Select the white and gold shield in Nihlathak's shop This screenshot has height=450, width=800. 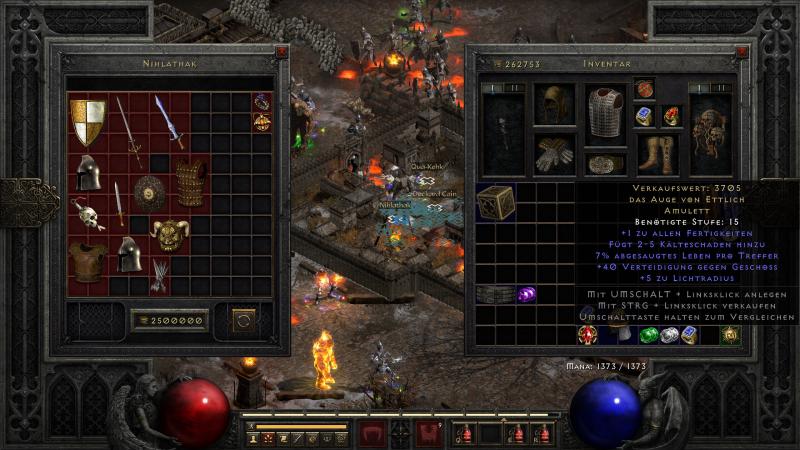tap(88, 121)
